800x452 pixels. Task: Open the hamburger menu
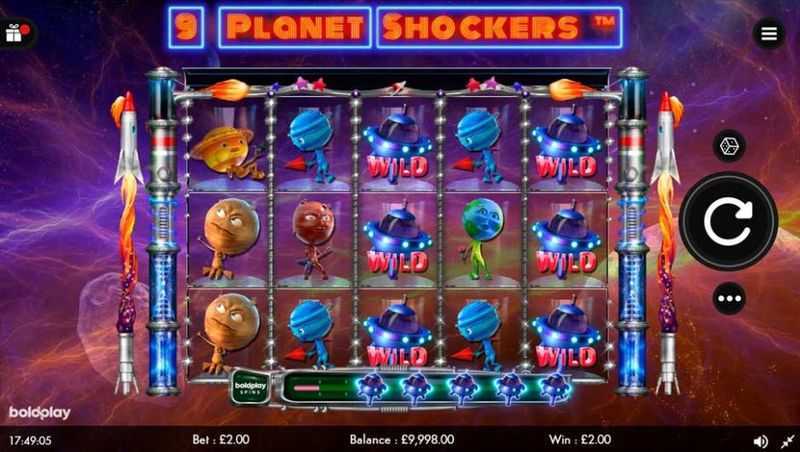[768, 33]
